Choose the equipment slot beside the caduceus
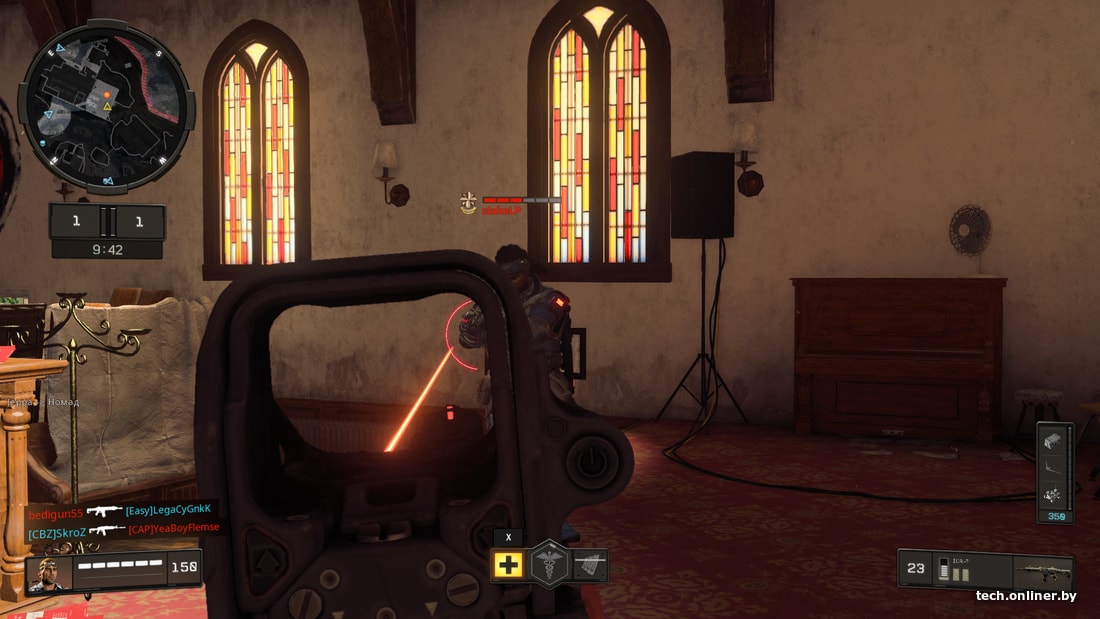Image resolution: width=1100 pixels, height=619 pixels. click(590, 565)
